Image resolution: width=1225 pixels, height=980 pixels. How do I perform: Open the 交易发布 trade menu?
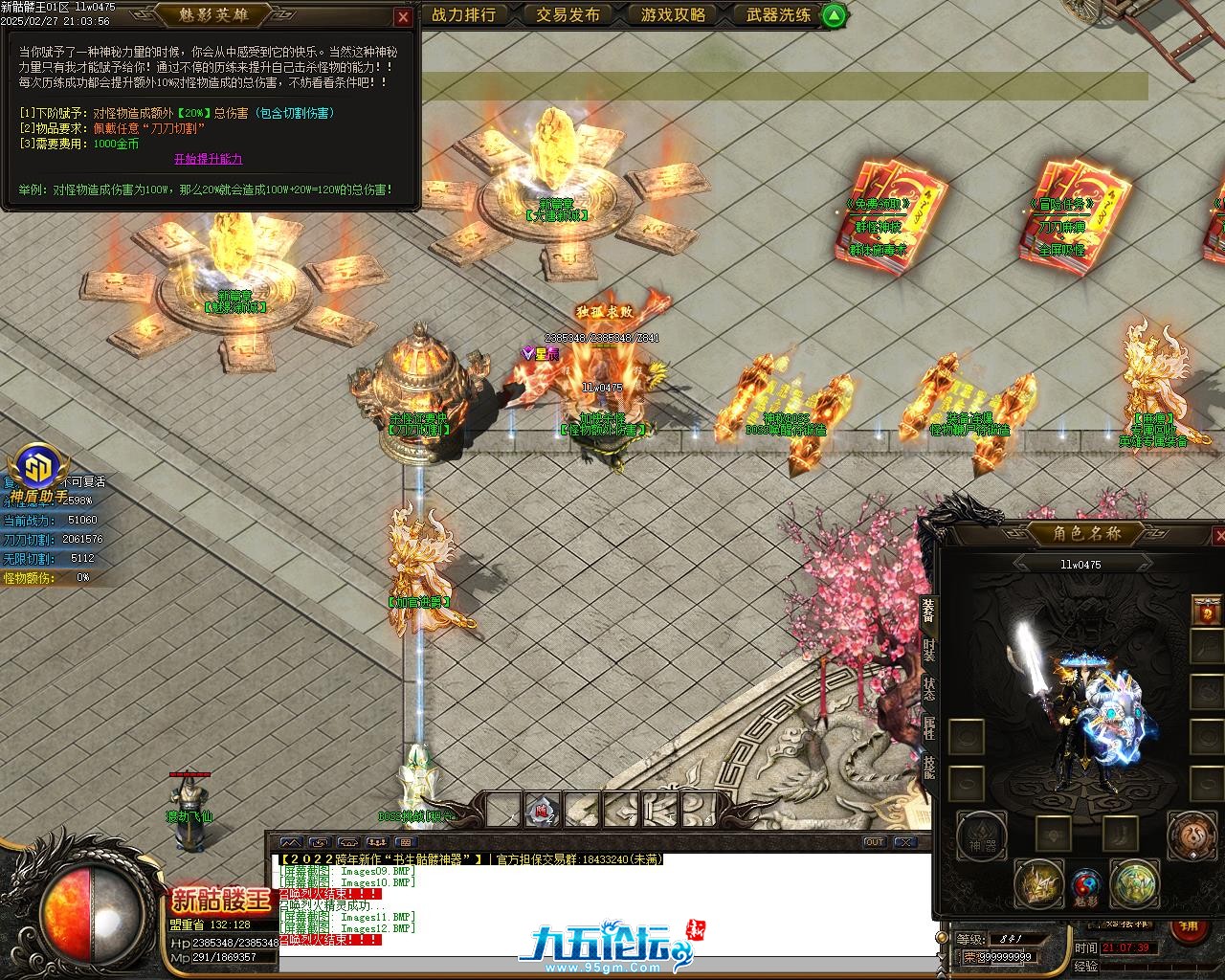(568, 14)
